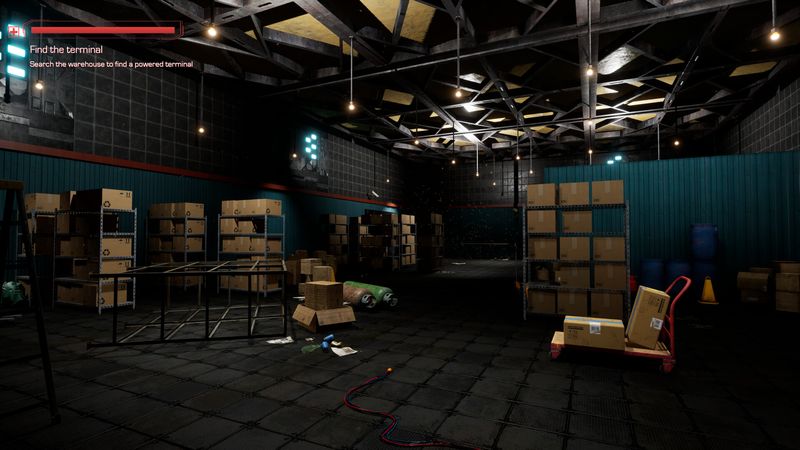Select the "Find the terminal" objective tracker

pos(66,49)
